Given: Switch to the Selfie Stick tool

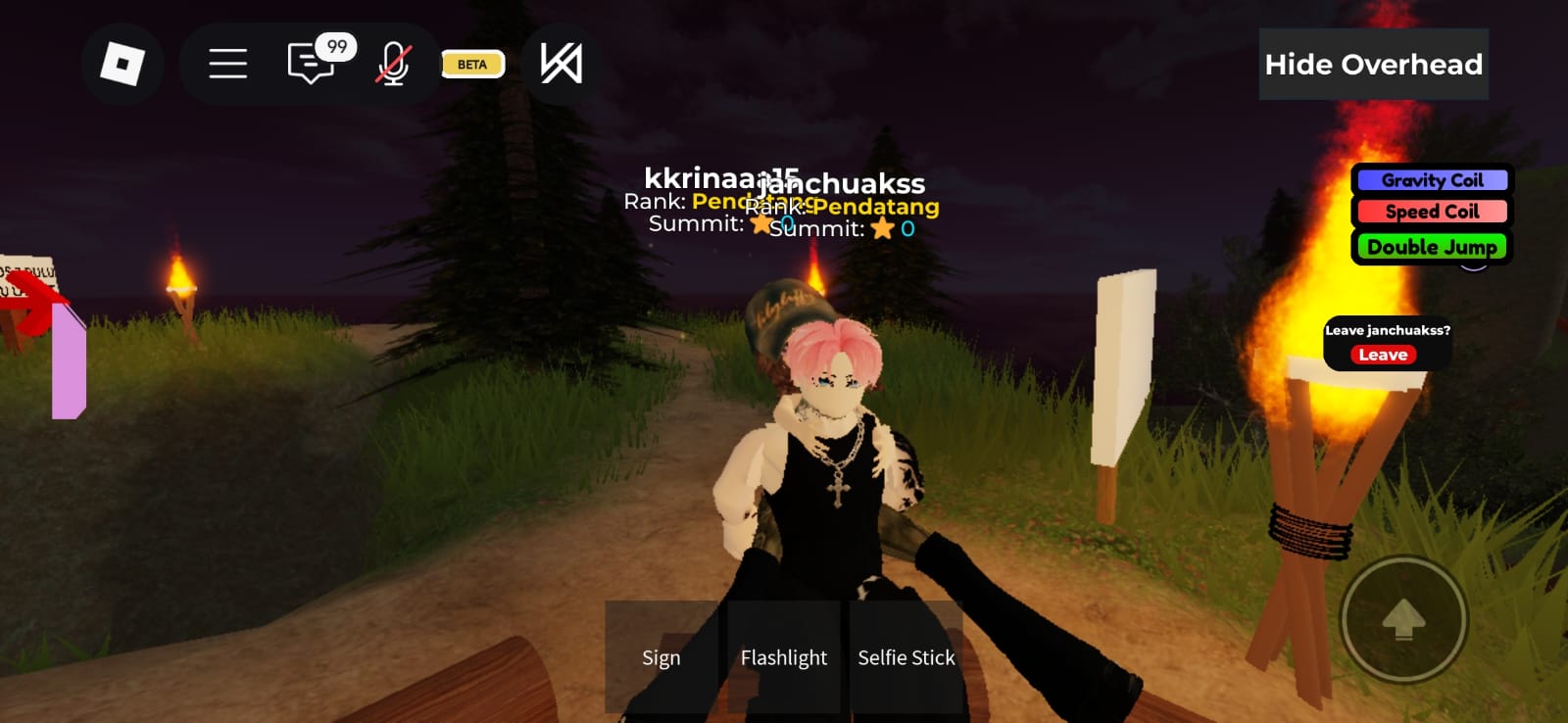Looking at the screenshot, I should [x=906, y=657].
